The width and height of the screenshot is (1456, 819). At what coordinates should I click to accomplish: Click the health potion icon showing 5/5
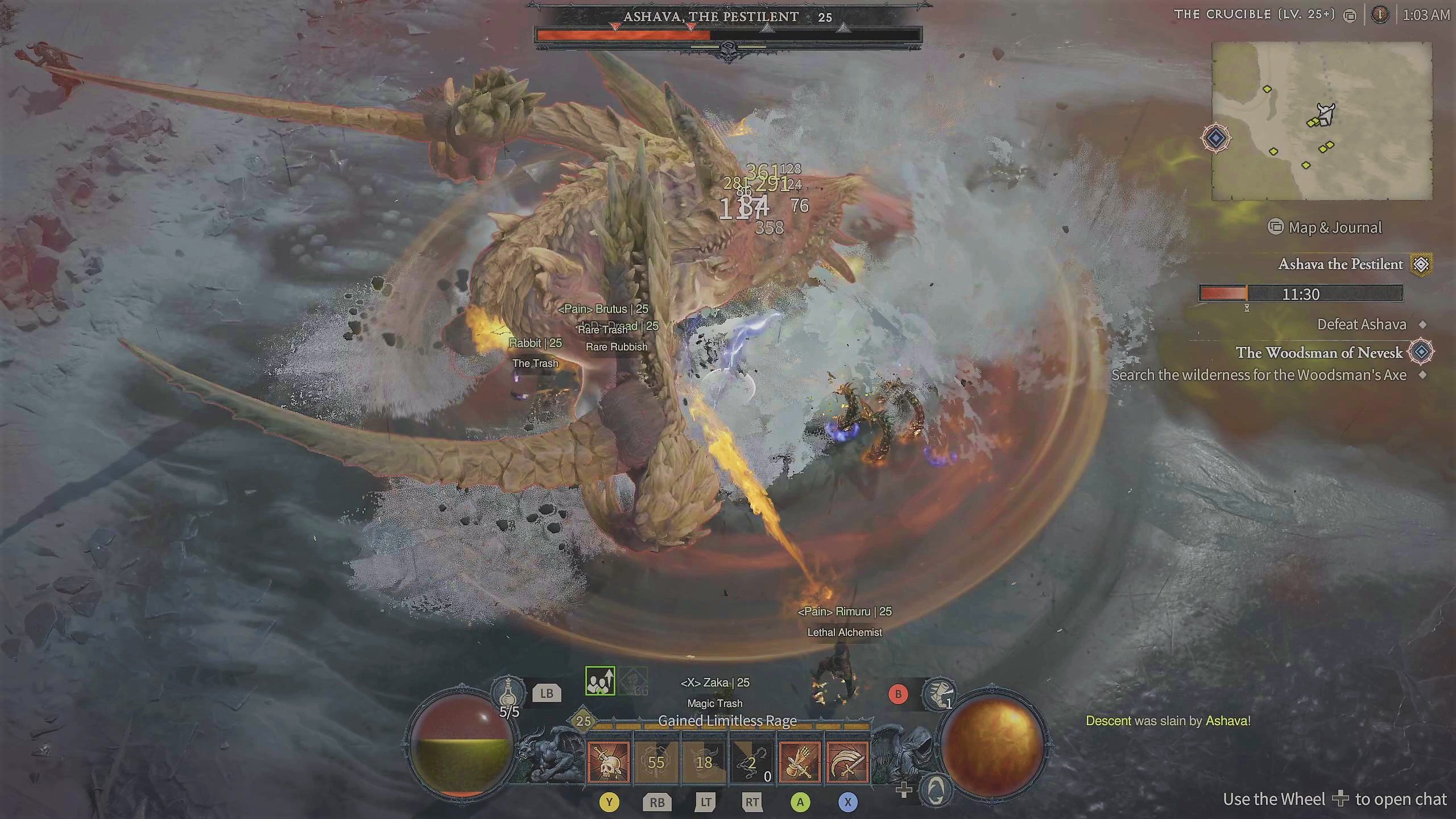(x=508, y=693)
